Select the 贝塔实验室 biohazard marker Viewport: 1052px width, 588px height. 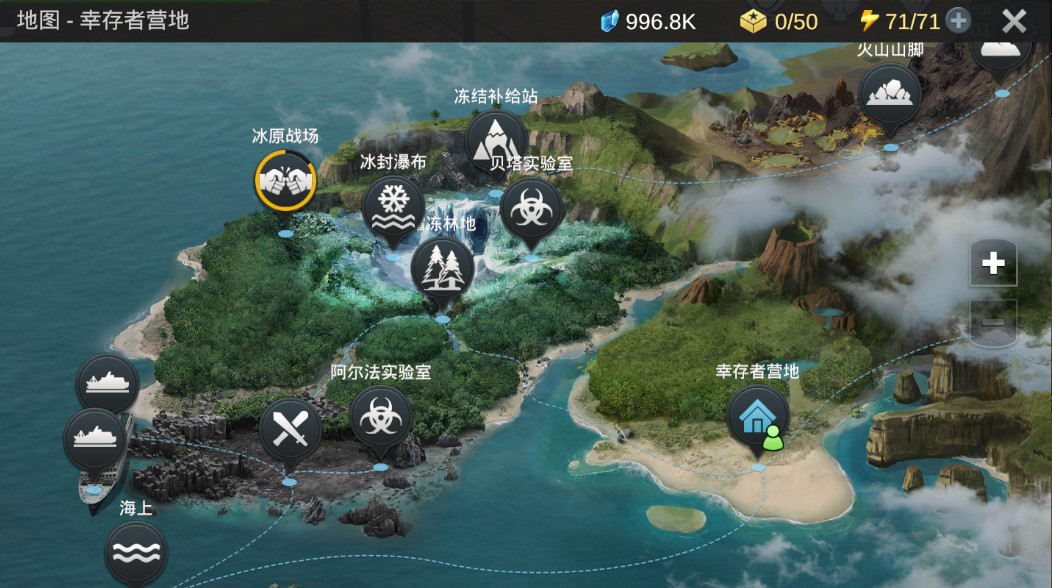point(531,209)
